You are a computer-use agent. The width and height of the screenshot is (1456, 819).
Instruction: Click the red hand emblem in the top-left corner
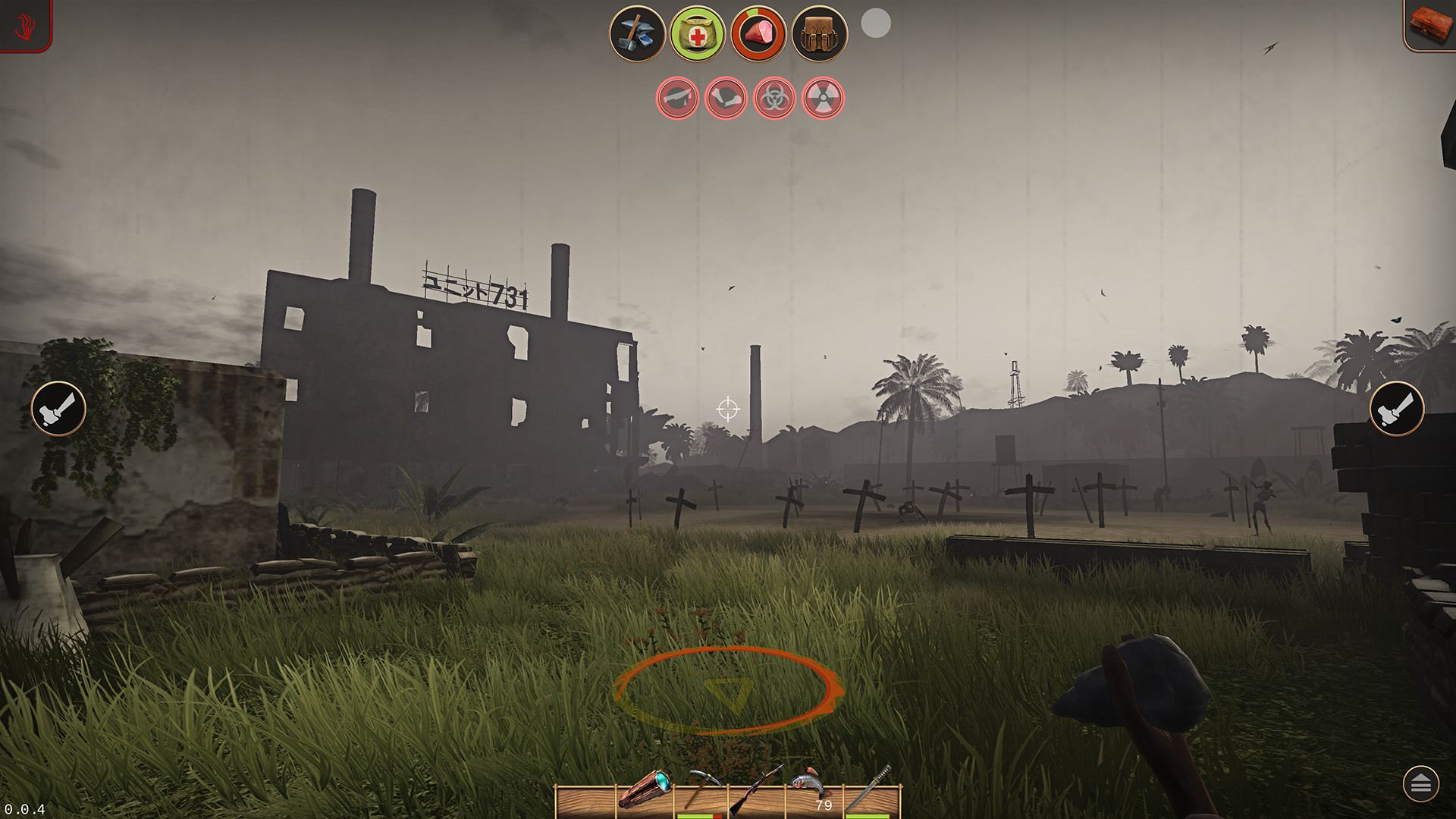click(x=23, y=25)
